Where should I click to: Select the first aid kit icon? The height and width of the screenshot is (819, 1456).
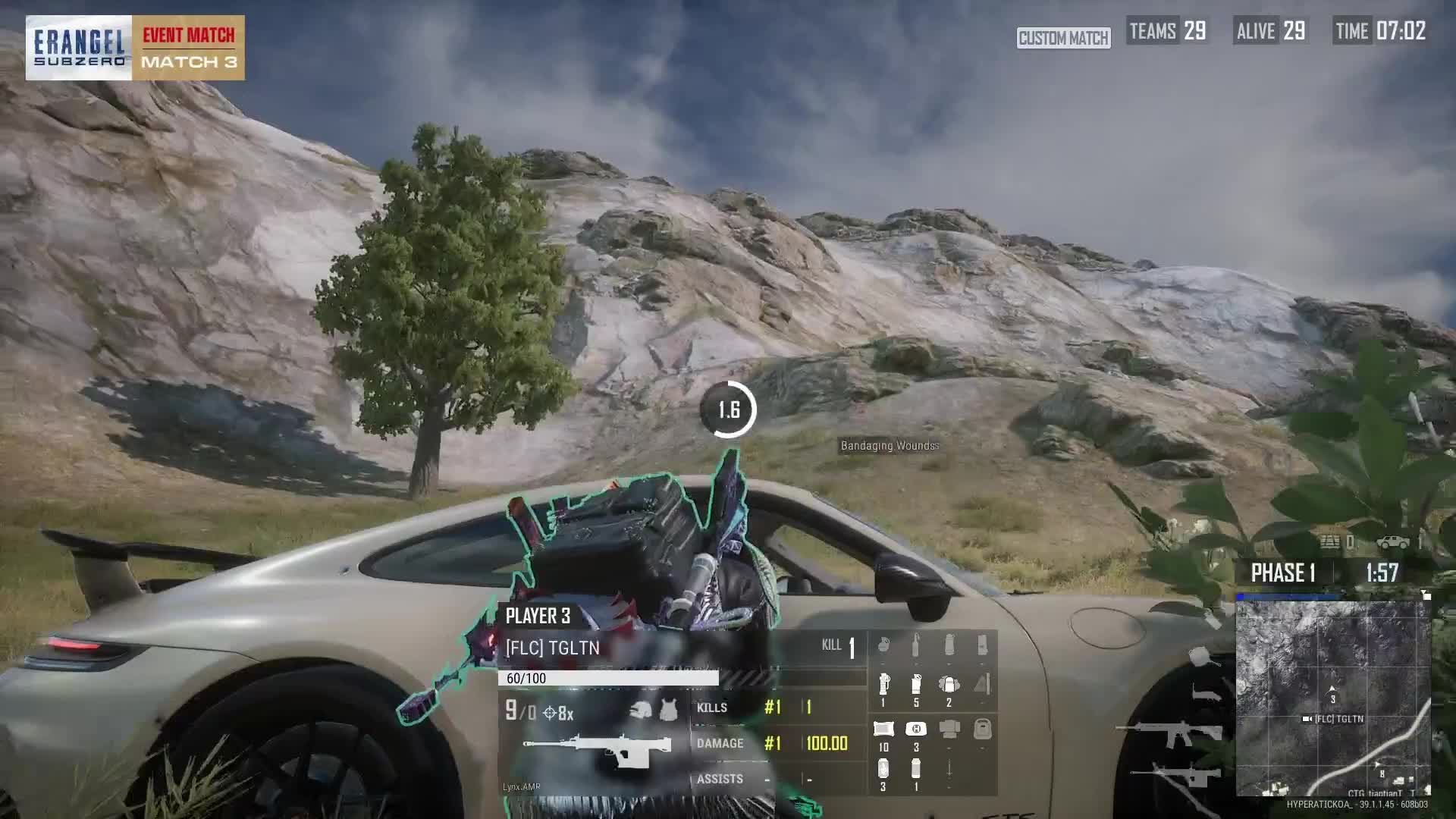(916, 730)
